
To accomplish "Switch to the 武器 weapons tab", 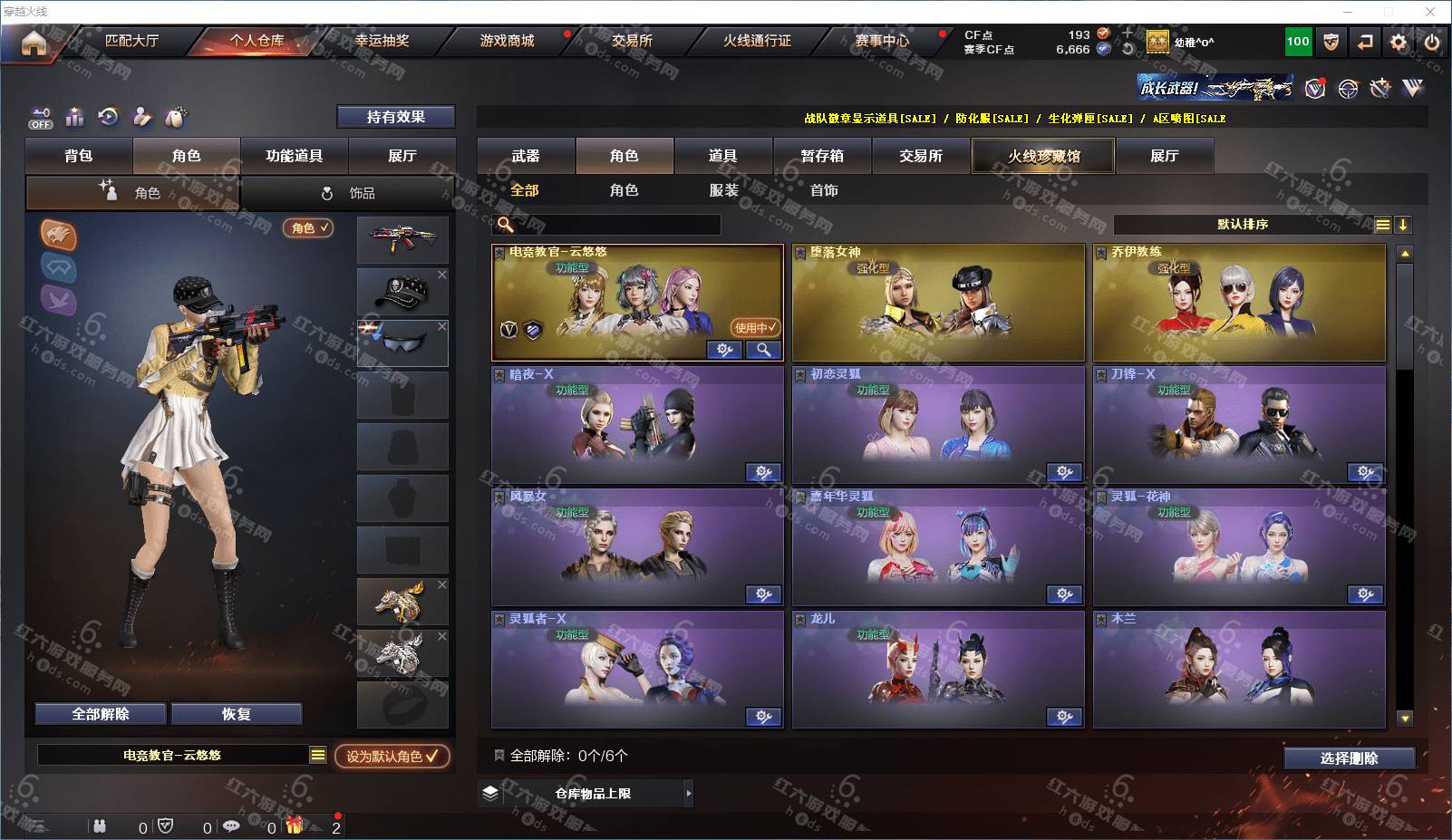I will [x=526, y=156].
